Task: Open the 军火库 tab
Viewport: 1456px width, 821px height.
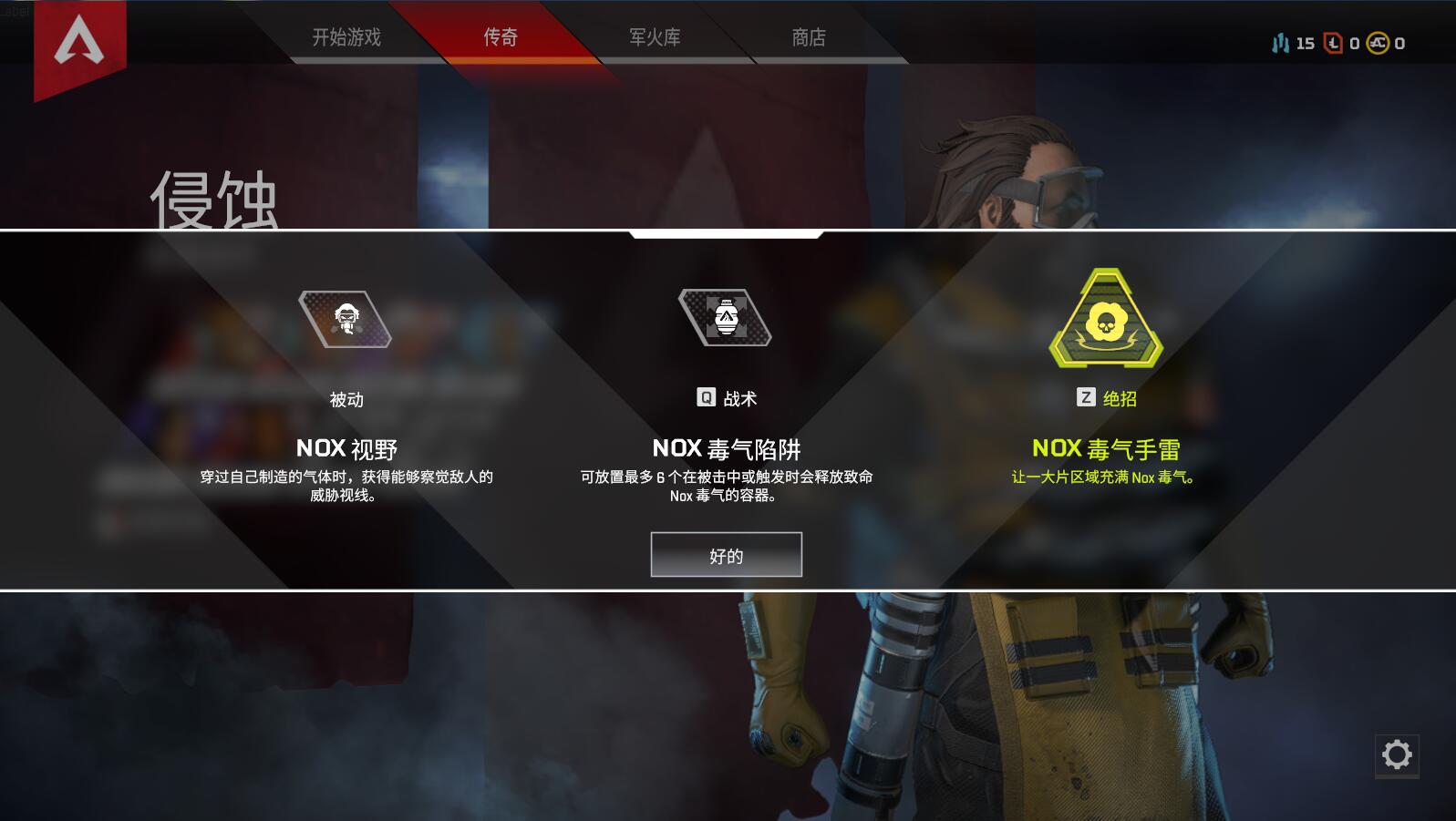Action: pos(656,37)
